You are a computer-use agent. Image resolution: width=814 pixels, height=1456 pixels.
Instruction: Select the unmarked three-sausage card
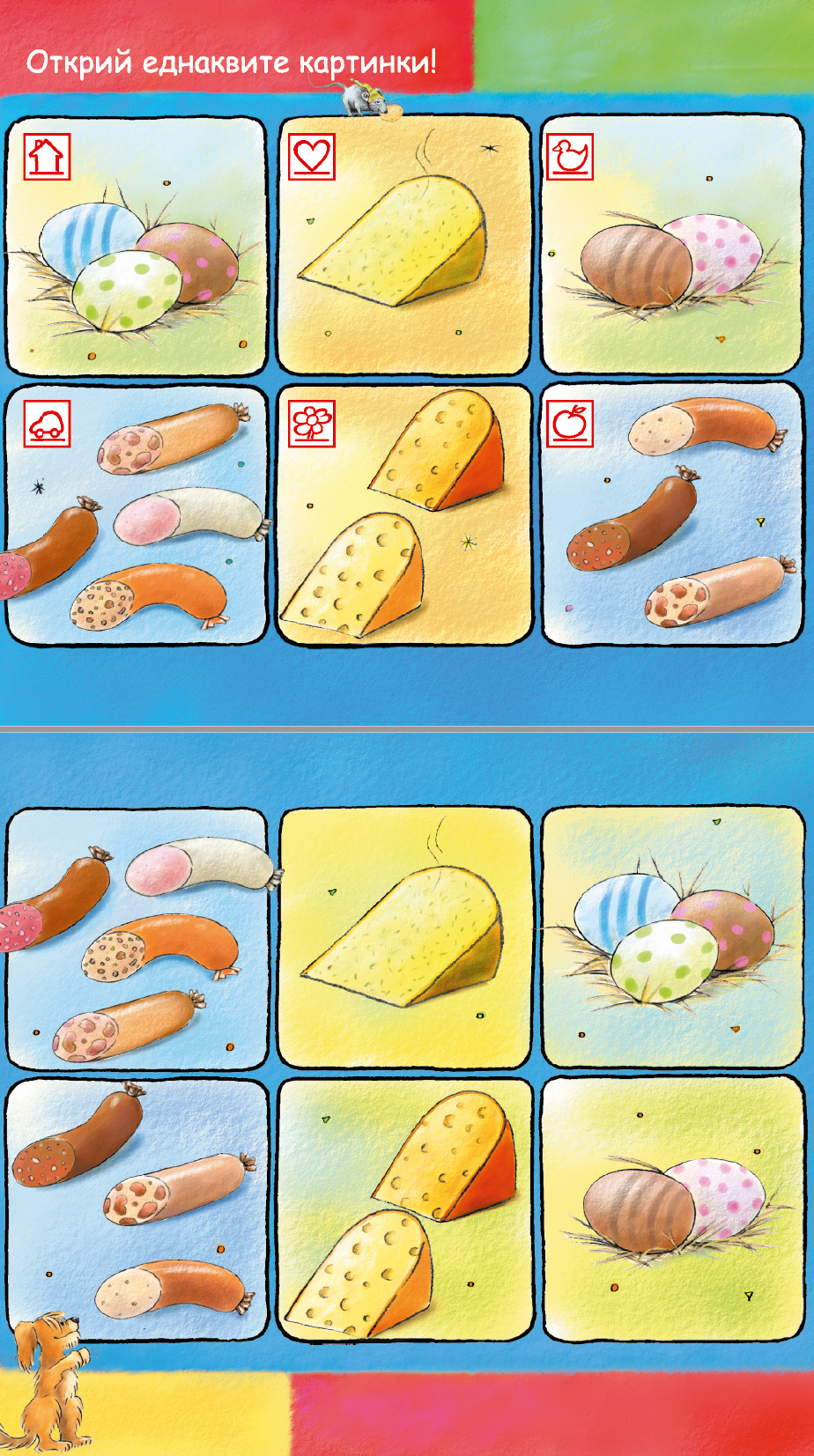[137, 1209]
